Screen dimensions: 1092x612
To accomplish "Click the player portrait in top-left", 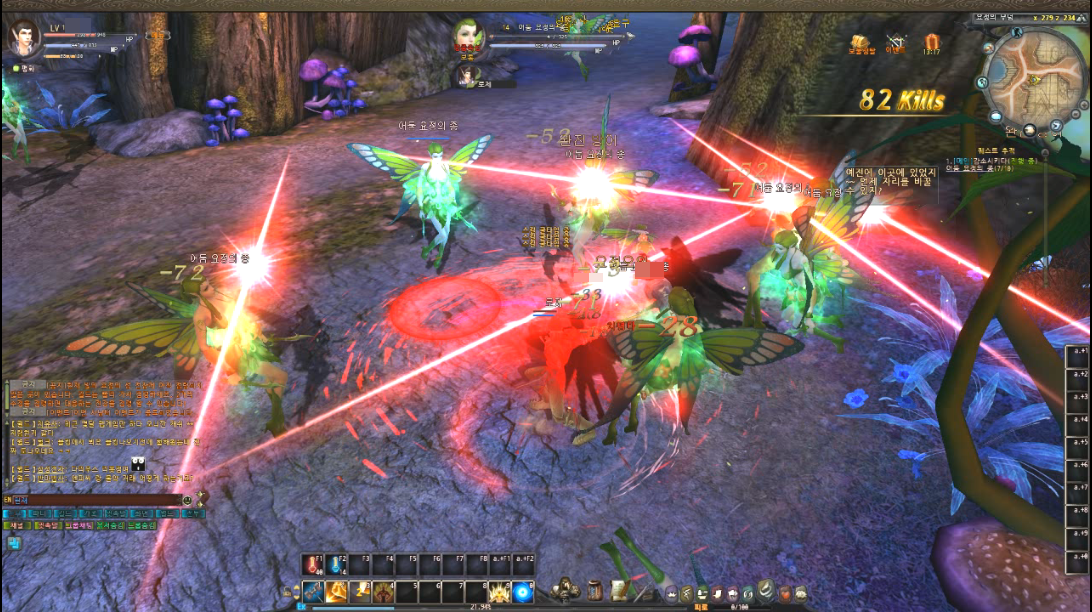I will click(x=22, y=40).
